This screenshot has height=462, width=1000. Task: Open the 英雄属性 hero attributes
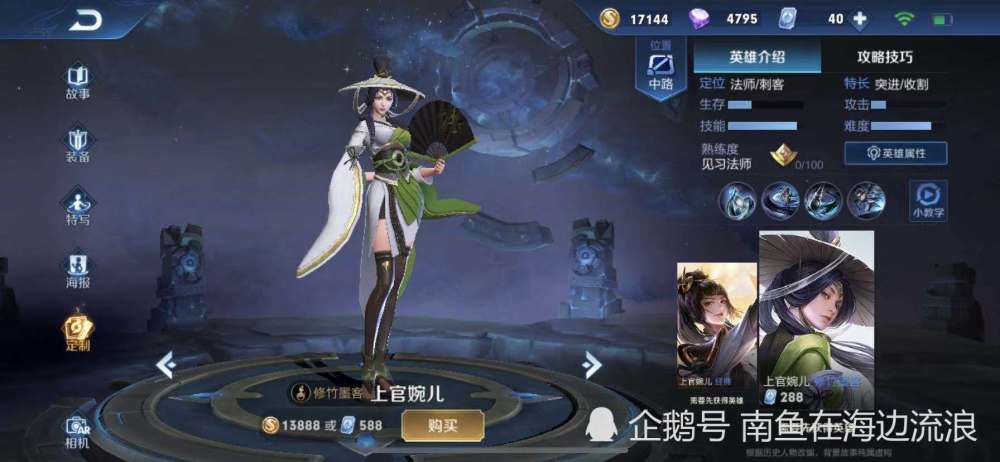(x=895, y=153)
